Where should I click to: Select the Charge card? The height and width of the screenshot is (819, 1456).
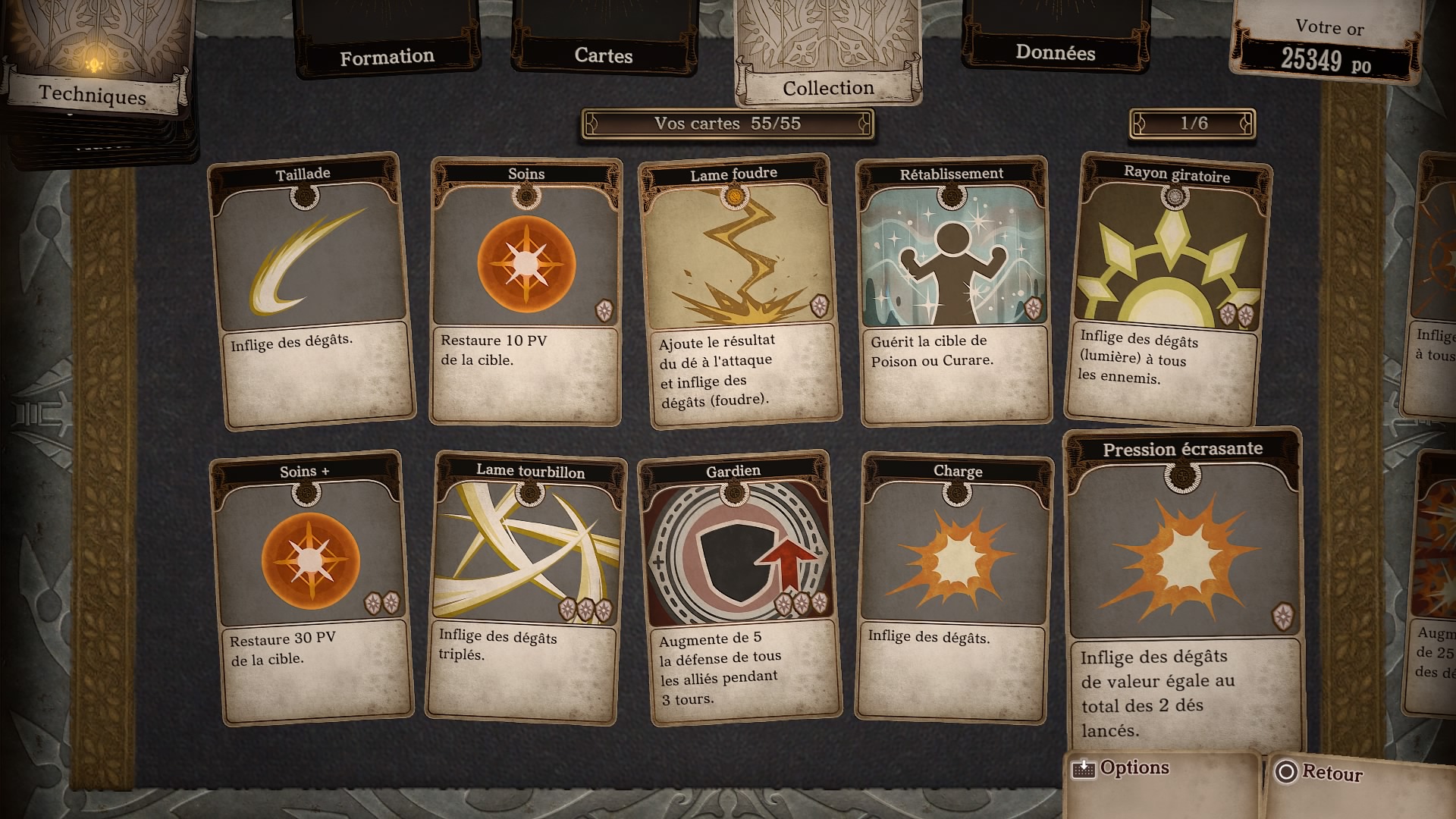[x=954, y=588]
